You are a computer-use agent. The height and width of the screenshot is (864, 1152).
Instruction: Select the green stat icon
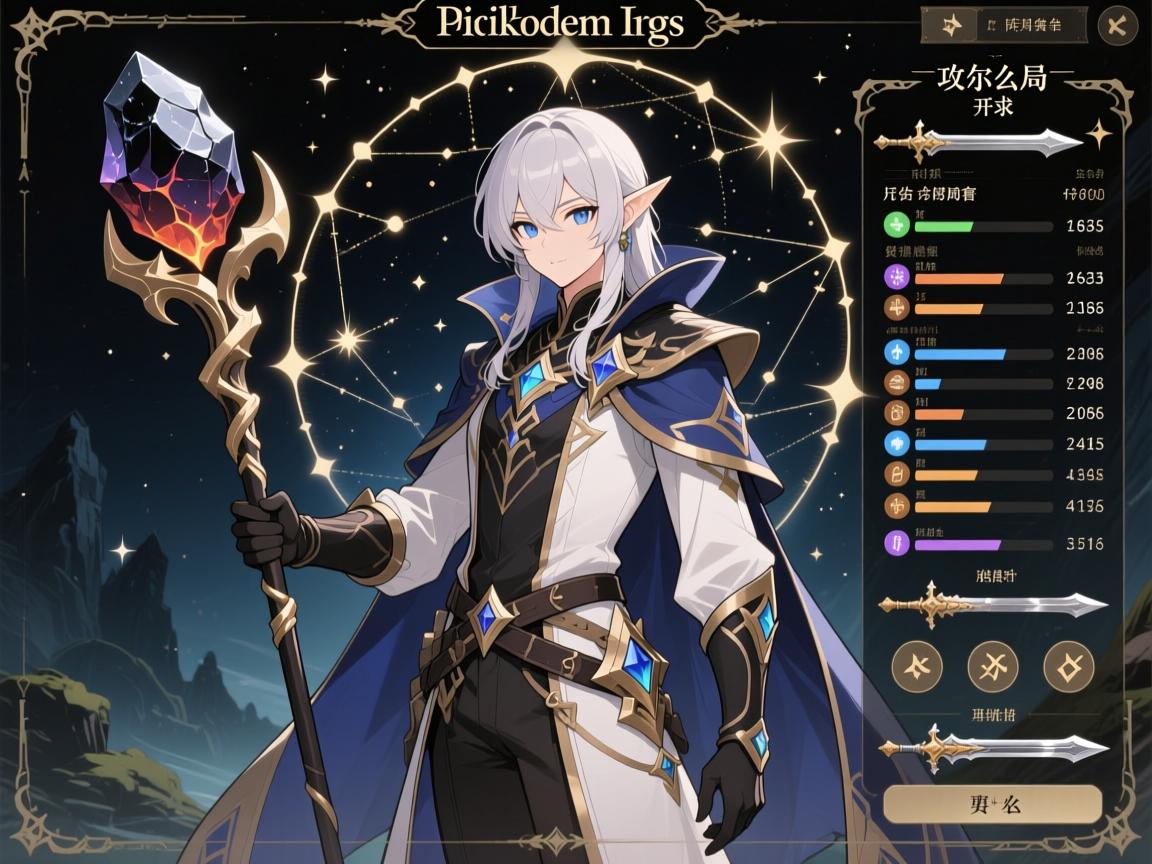(x=896, y=224)
